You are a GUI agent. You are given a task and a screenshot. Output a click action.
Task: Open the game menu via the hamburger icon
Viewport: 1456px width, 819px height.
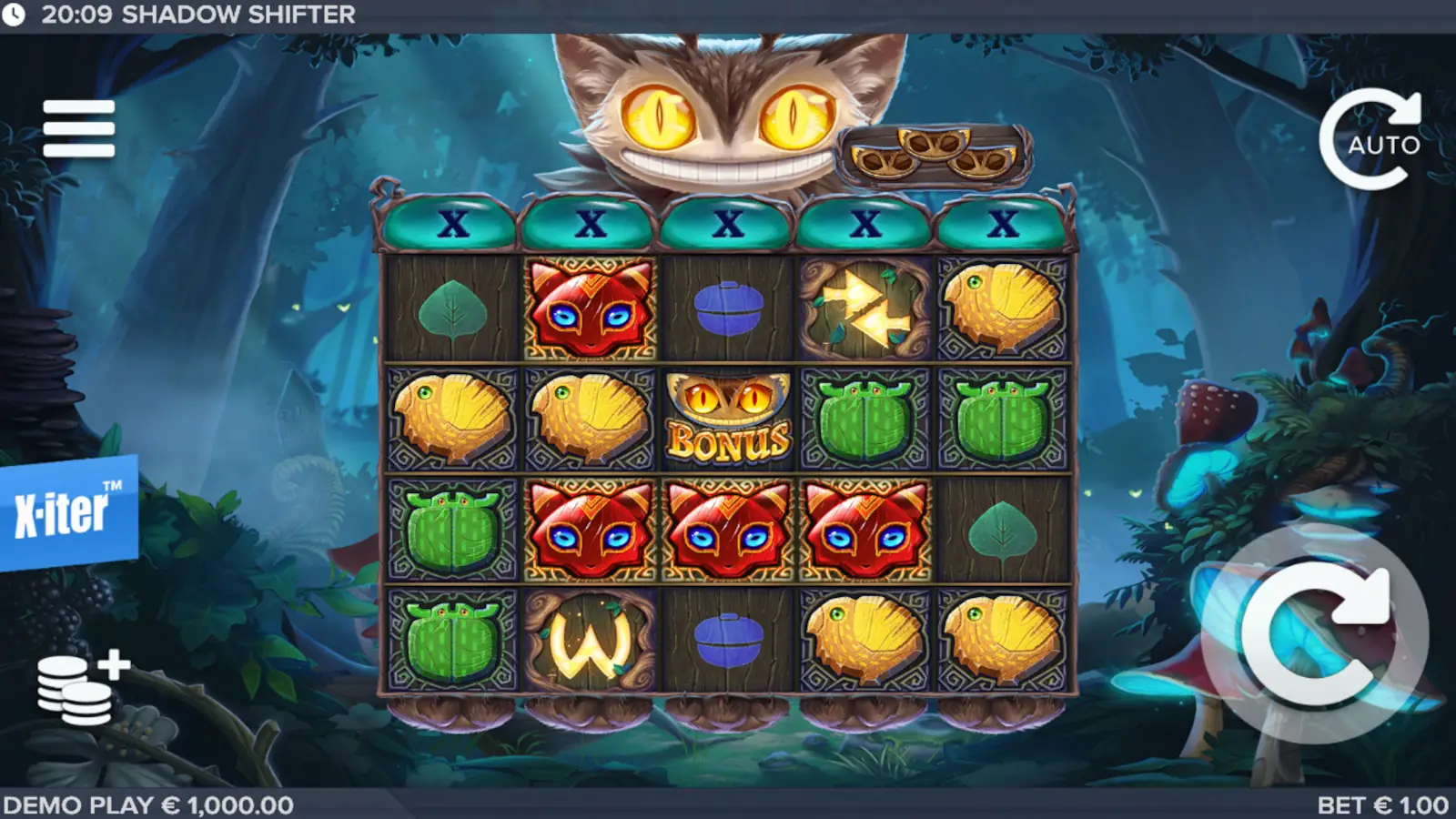pos(77,127)
